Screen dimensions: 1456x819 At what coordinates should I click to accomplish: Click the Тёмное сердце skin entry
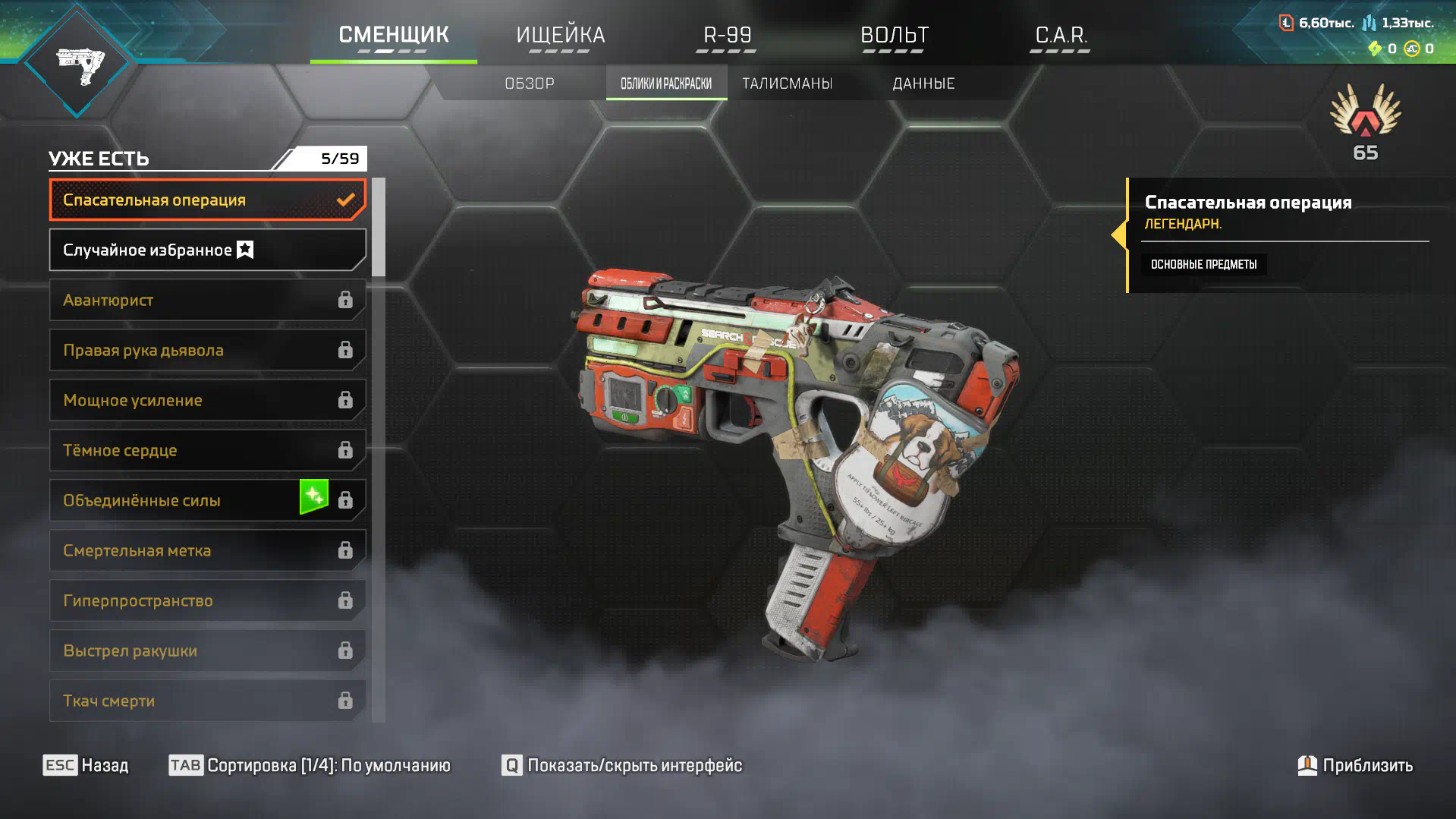tap(207, 450)
